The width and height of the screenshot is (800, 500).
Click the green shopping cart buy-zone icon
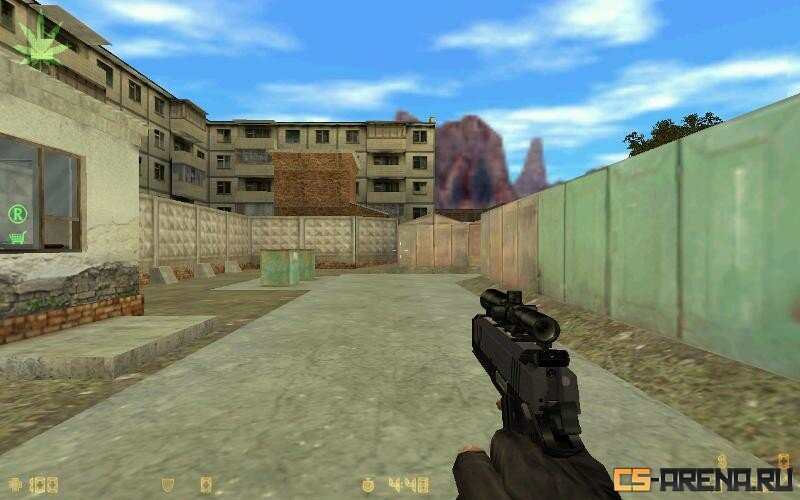[x=17, y=238]
